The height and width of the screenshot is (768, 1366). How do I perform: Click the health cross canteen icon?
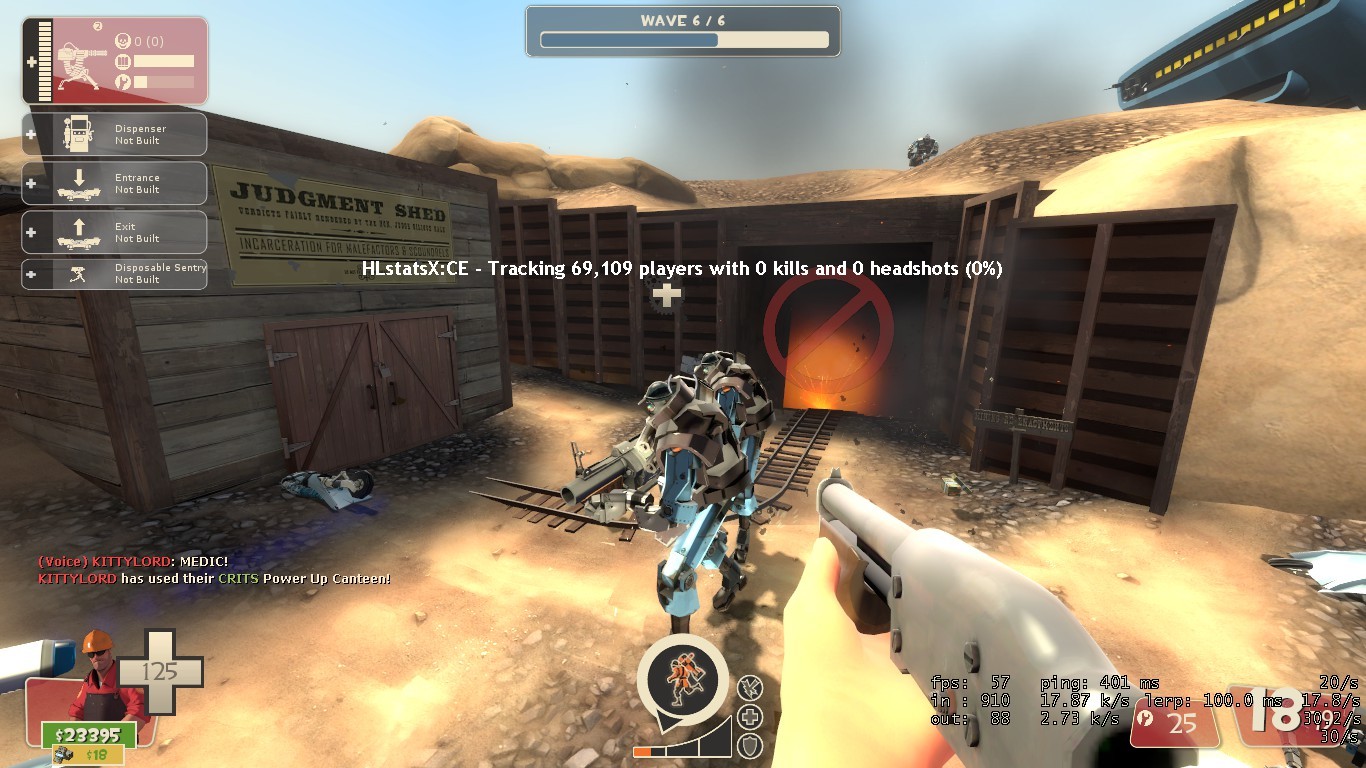pos(748,716)
